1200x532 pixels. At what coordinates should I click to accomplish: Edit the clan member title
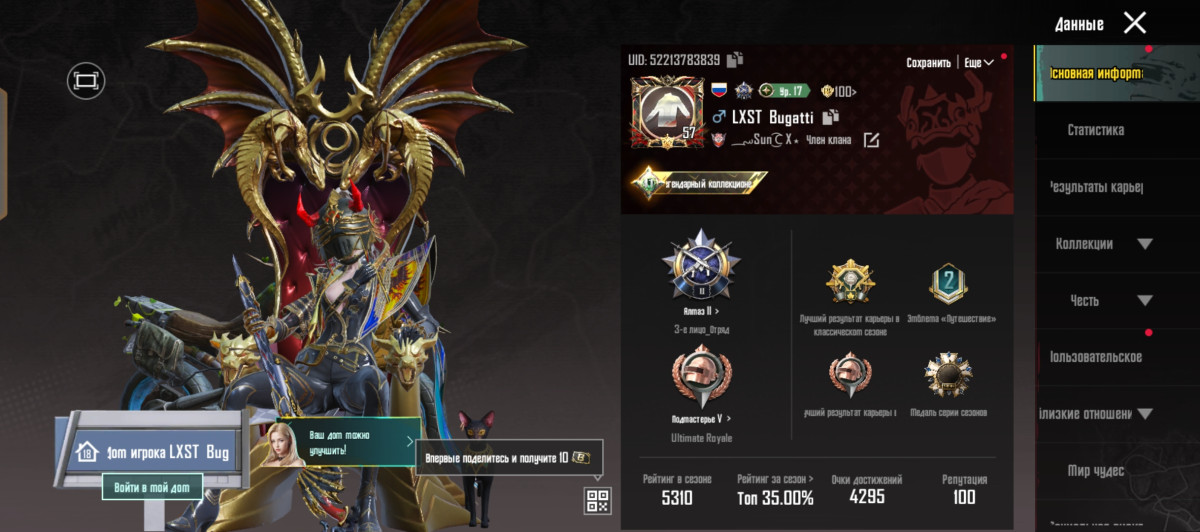click(x=871, y=140)
